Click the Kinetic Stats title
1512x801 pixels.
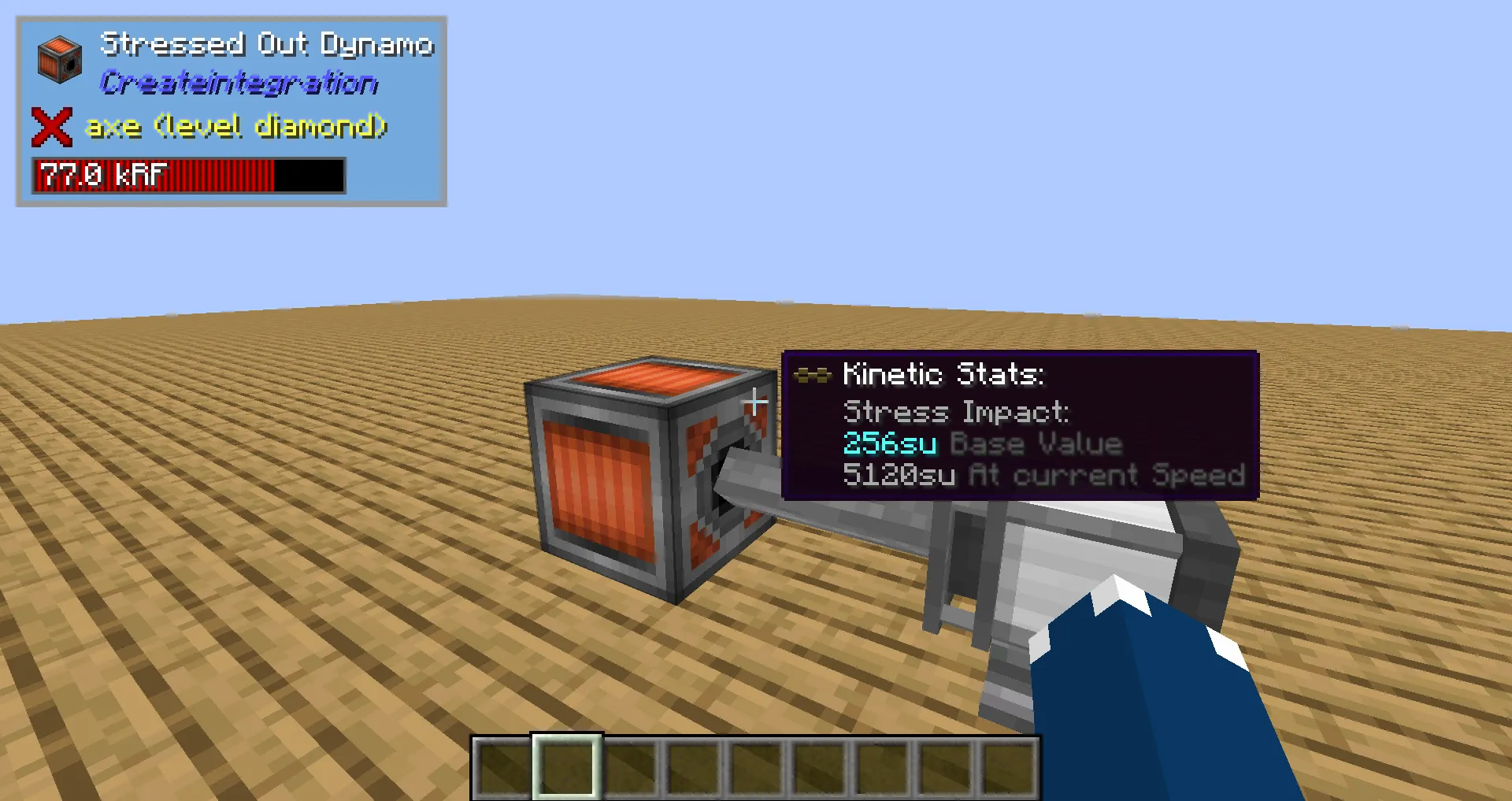[943, 375]
